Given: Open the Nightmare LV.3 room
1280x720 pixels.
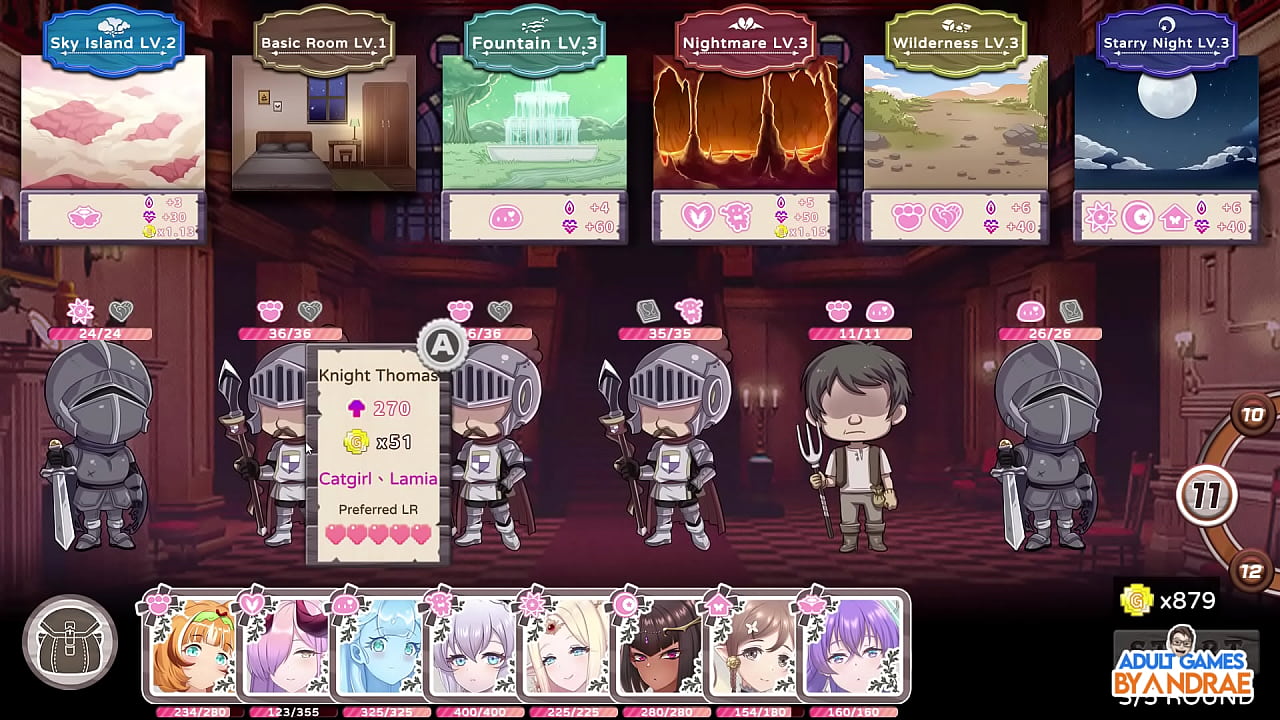Looking at the screenshot, I should [x=745, y=122].
